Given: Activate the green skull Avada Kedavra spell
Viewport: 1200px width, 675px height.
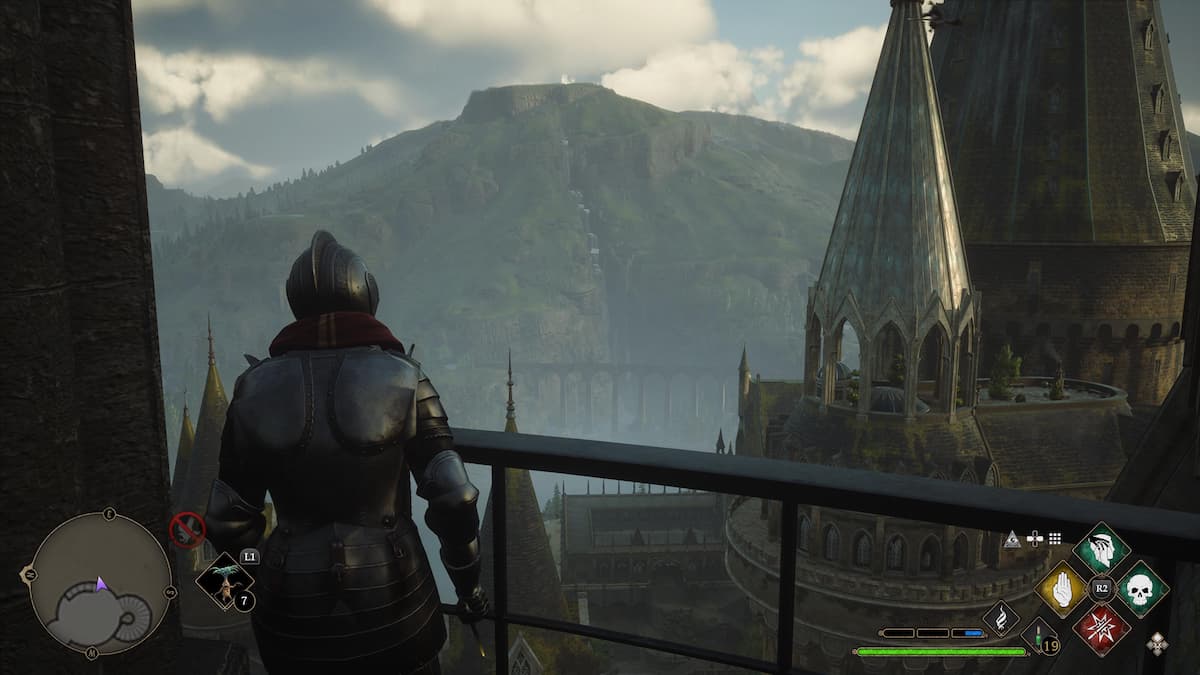Looking at the screenshot, I should tap(1141, 588).
